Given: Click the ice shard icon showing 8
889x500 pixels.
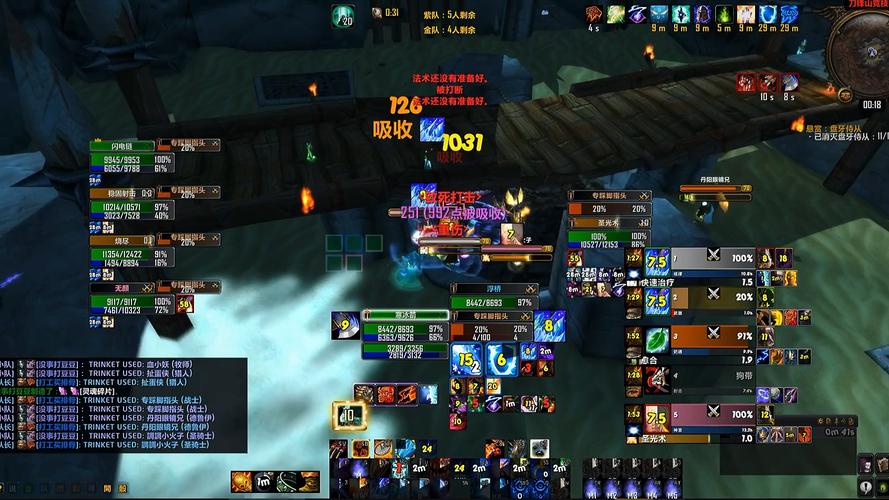Looking at the screenshot, I should coord(549,326).
